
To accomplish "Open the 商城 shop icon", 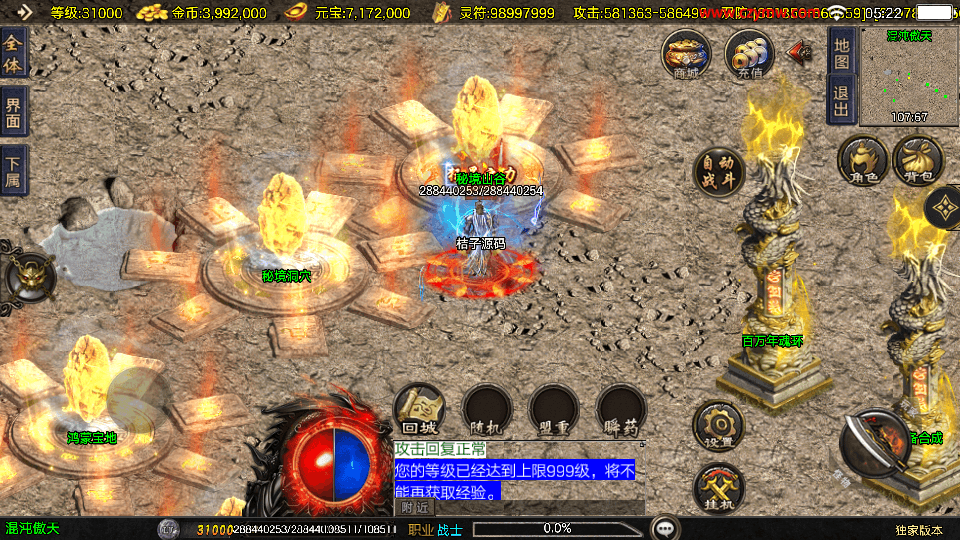I will [686, 54].
